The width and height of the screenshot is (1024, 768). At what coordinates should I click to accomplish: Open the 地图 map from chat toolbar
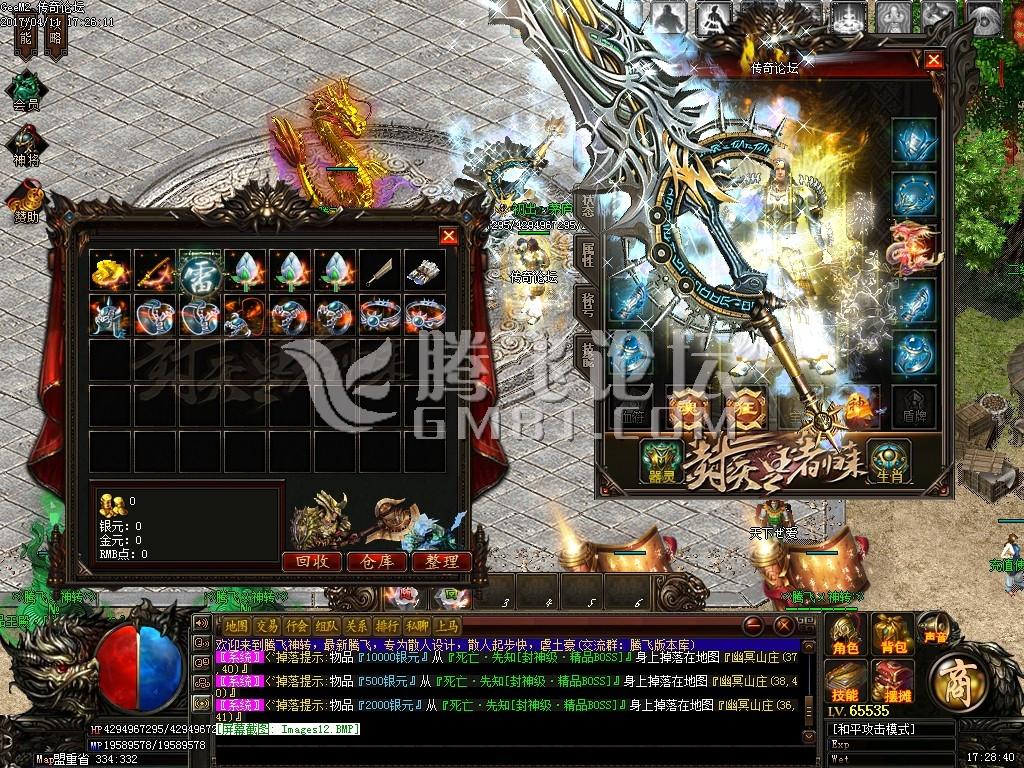(x=237, y=625)
